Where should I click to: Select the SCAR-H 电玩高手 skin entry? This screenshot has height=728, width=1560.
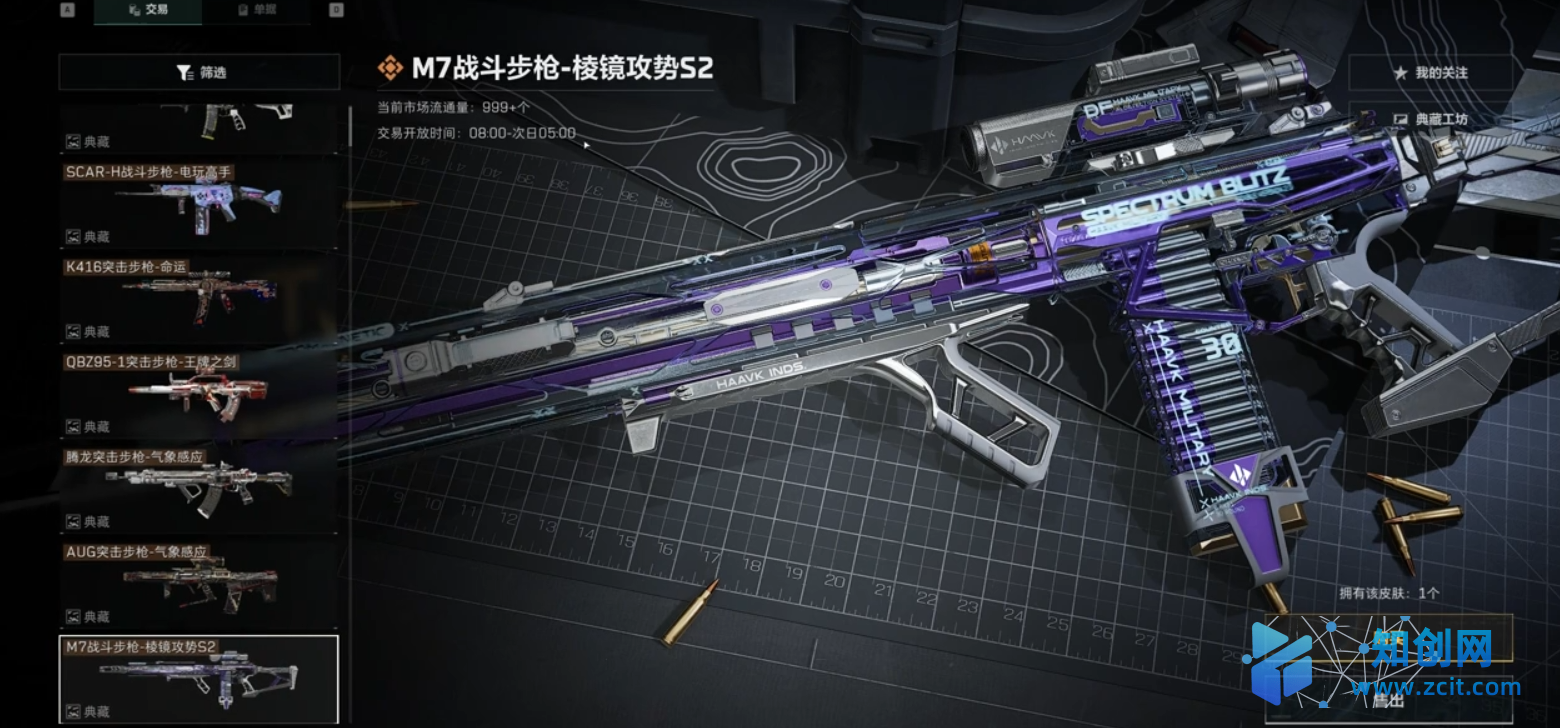click(x=200, y=203)
